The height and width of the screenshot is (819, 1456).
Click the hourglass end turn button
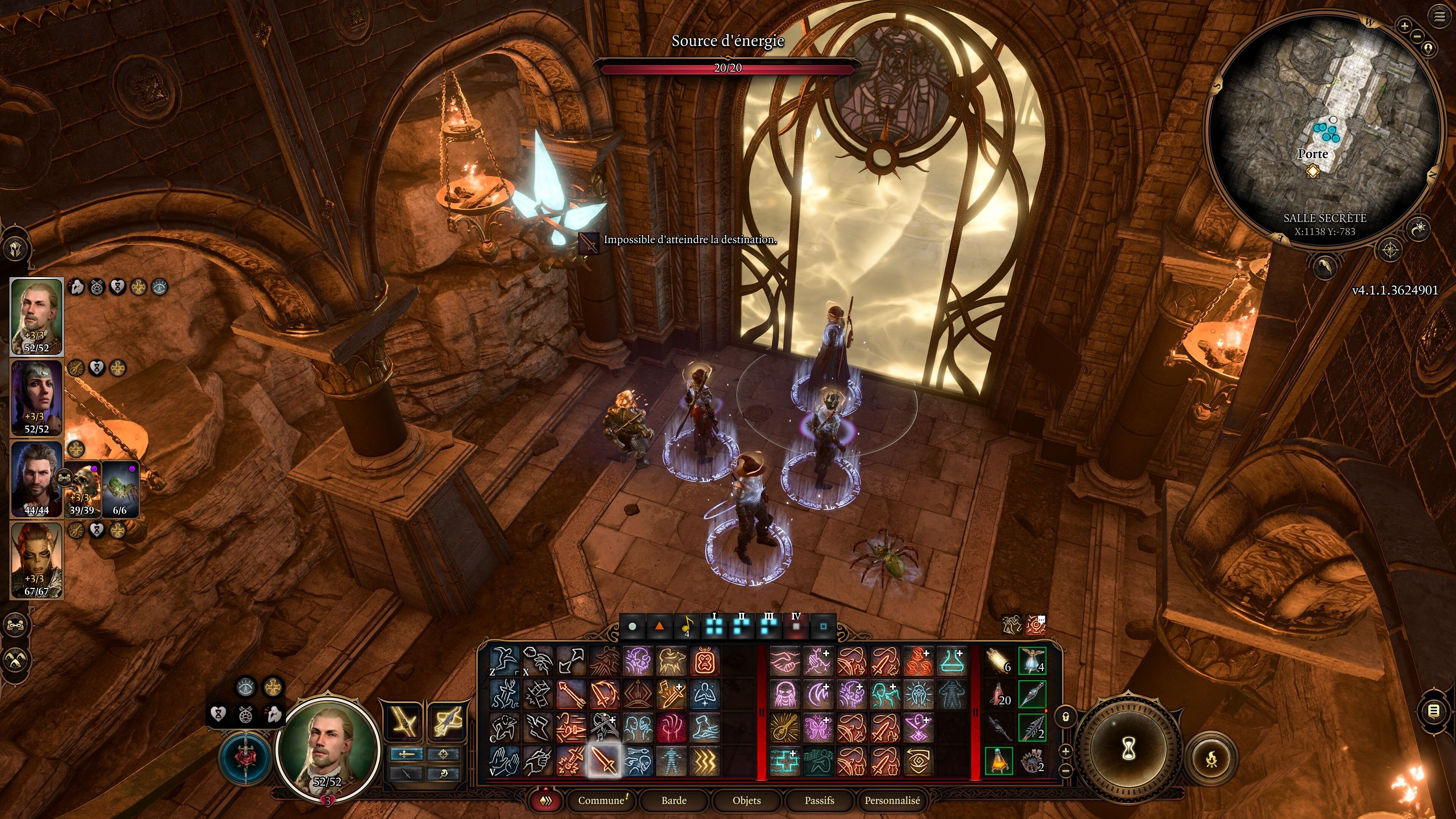pyautogui.click(x=1128, y=750)
